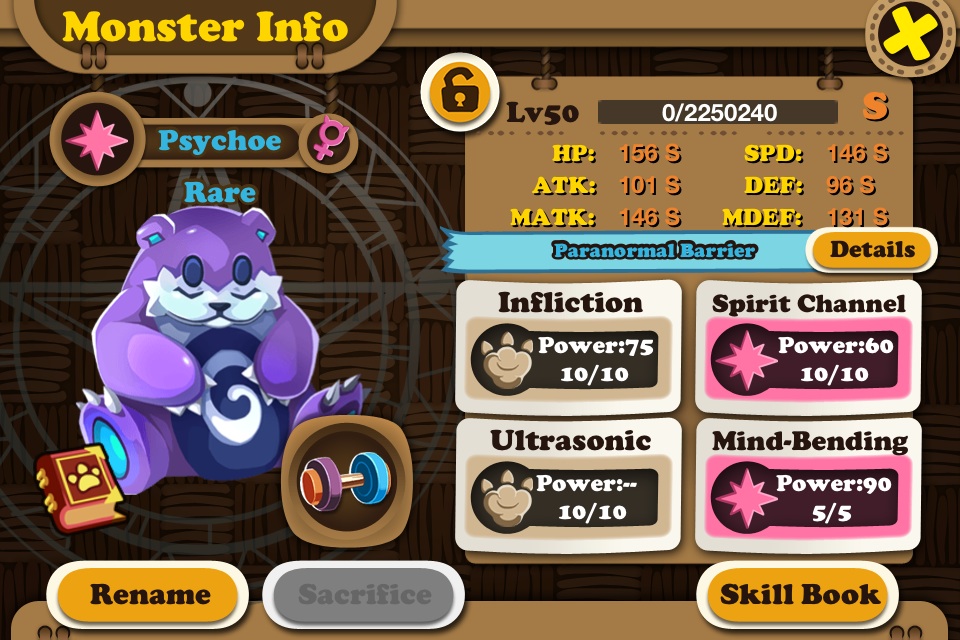The height and width of the screenshot is (640, 960).
Task: Close the Monster Info screen
Action: click(911, 38)
